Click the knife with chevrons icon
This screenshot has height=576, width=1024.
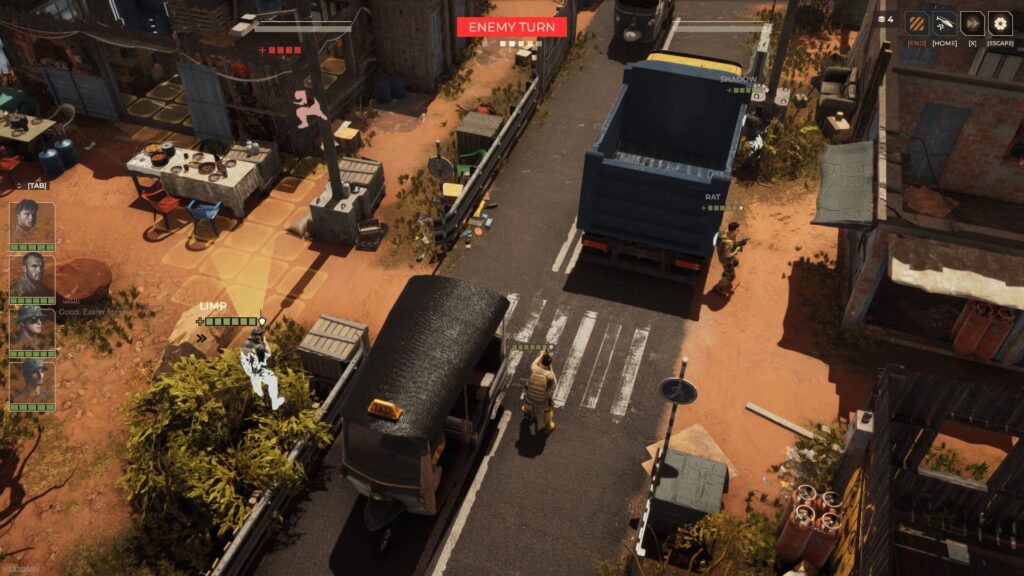(x=944, y=23)
